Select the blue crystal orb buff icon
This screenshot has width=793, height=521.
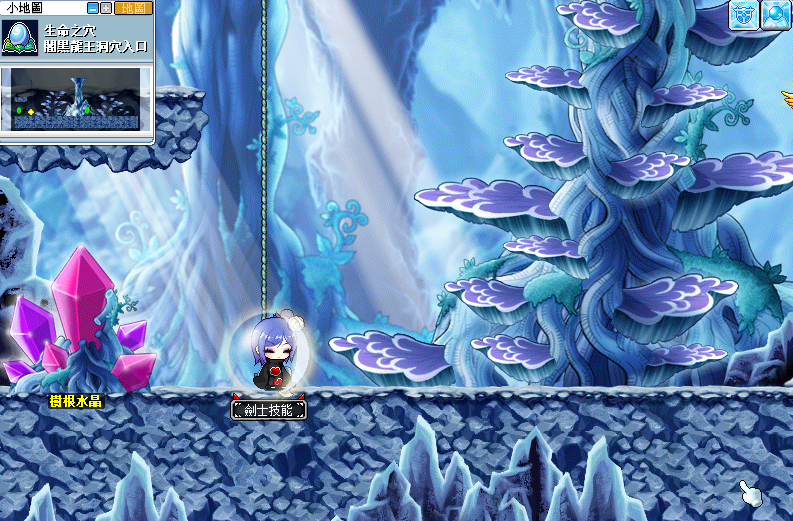[x=775, y=16]
